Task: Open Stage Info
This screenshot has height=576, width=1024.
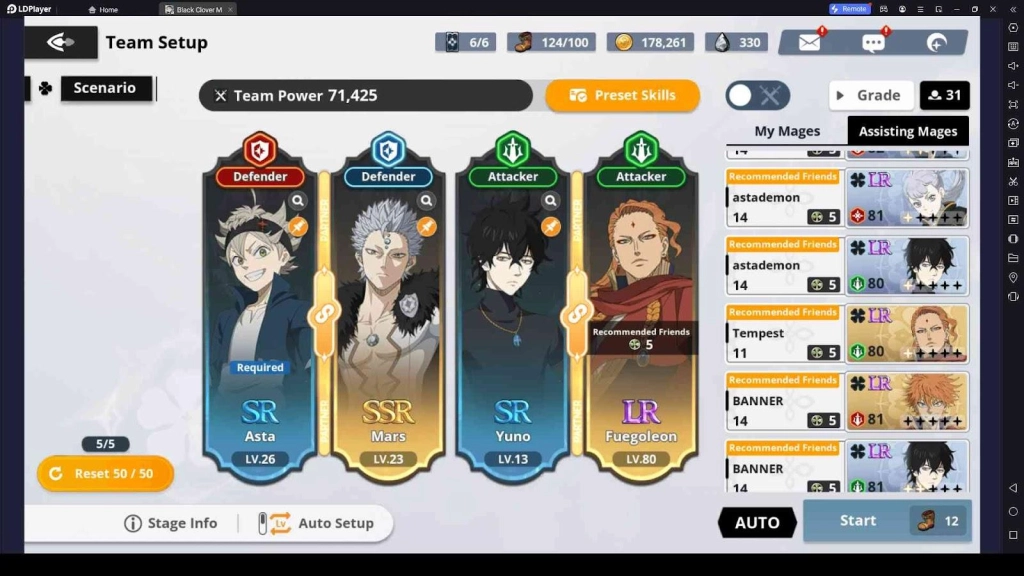Action: (x=171, y=523)
